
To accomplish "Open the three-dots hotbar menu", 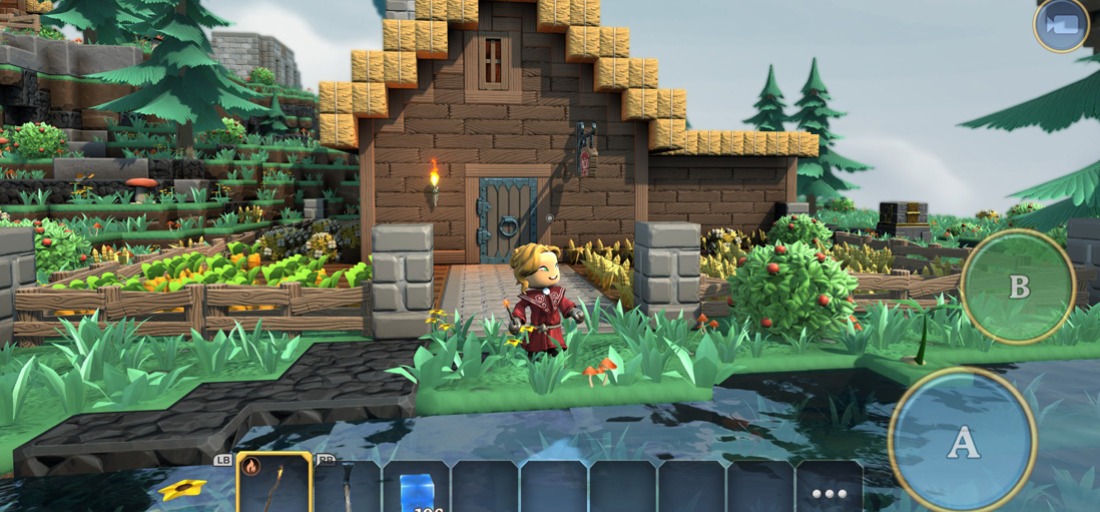I will 829,491.
